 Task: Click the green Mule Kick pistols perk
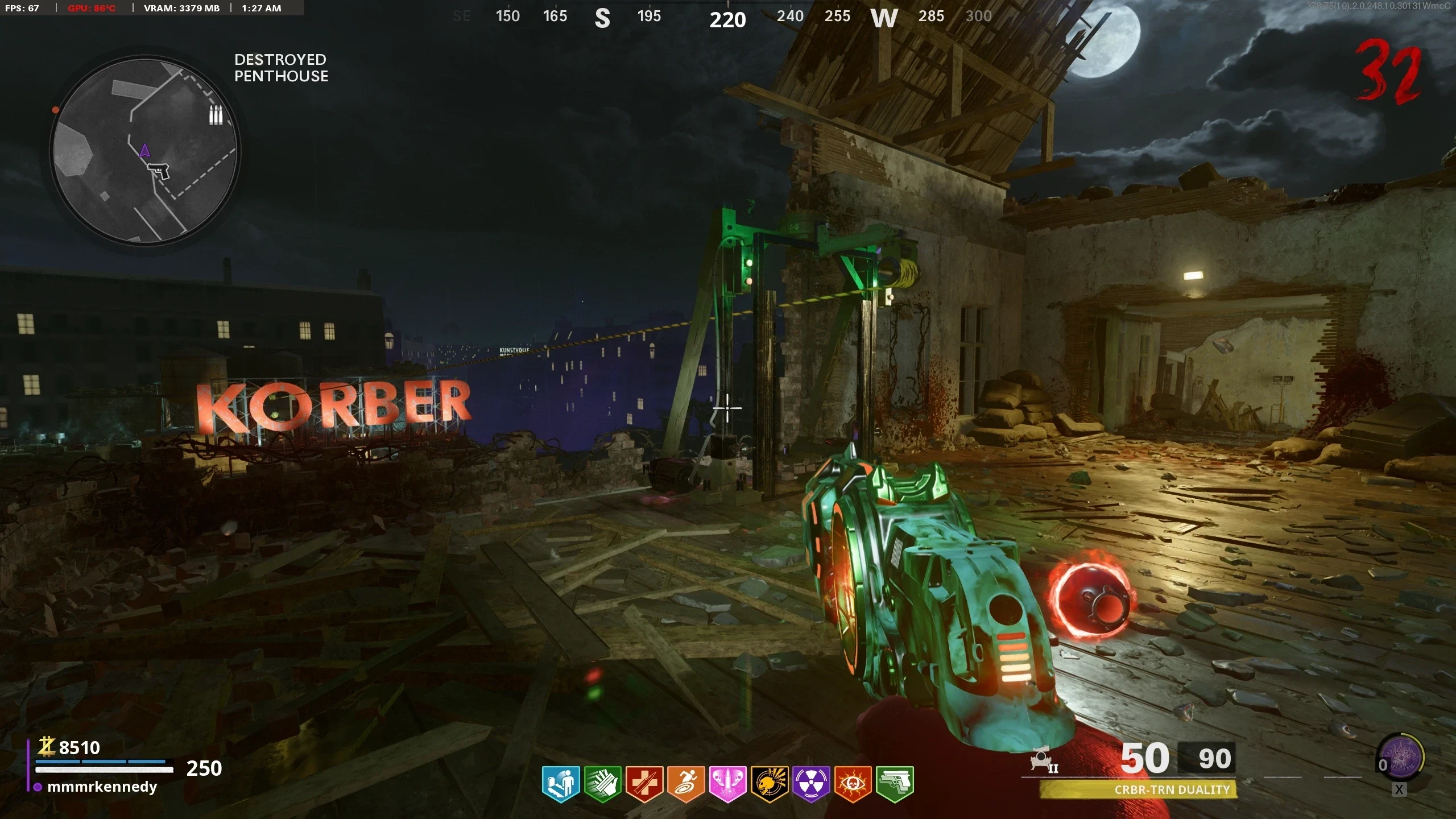(895, 784)
